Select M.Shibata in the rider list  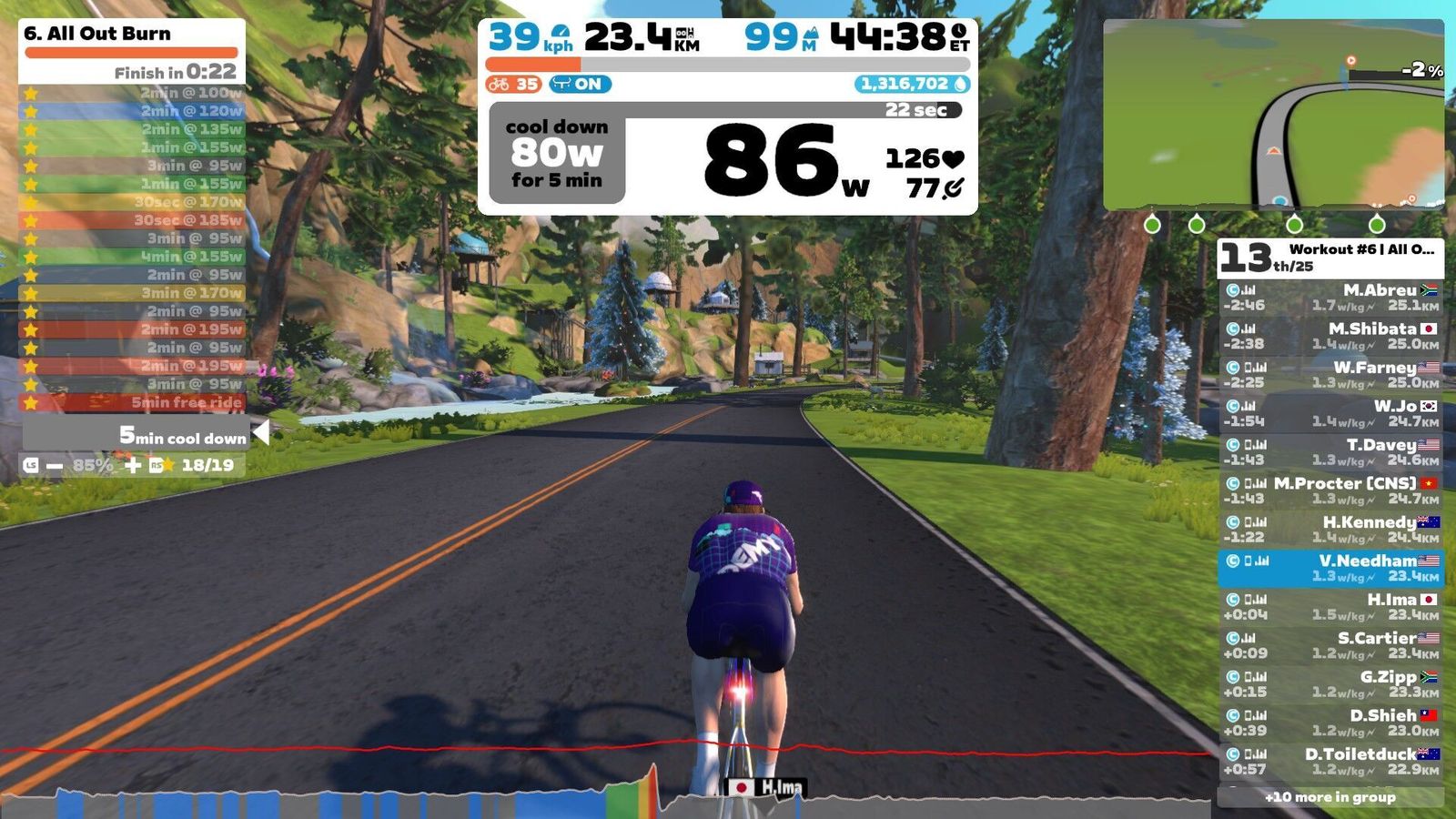click(x=1330, y=336)
